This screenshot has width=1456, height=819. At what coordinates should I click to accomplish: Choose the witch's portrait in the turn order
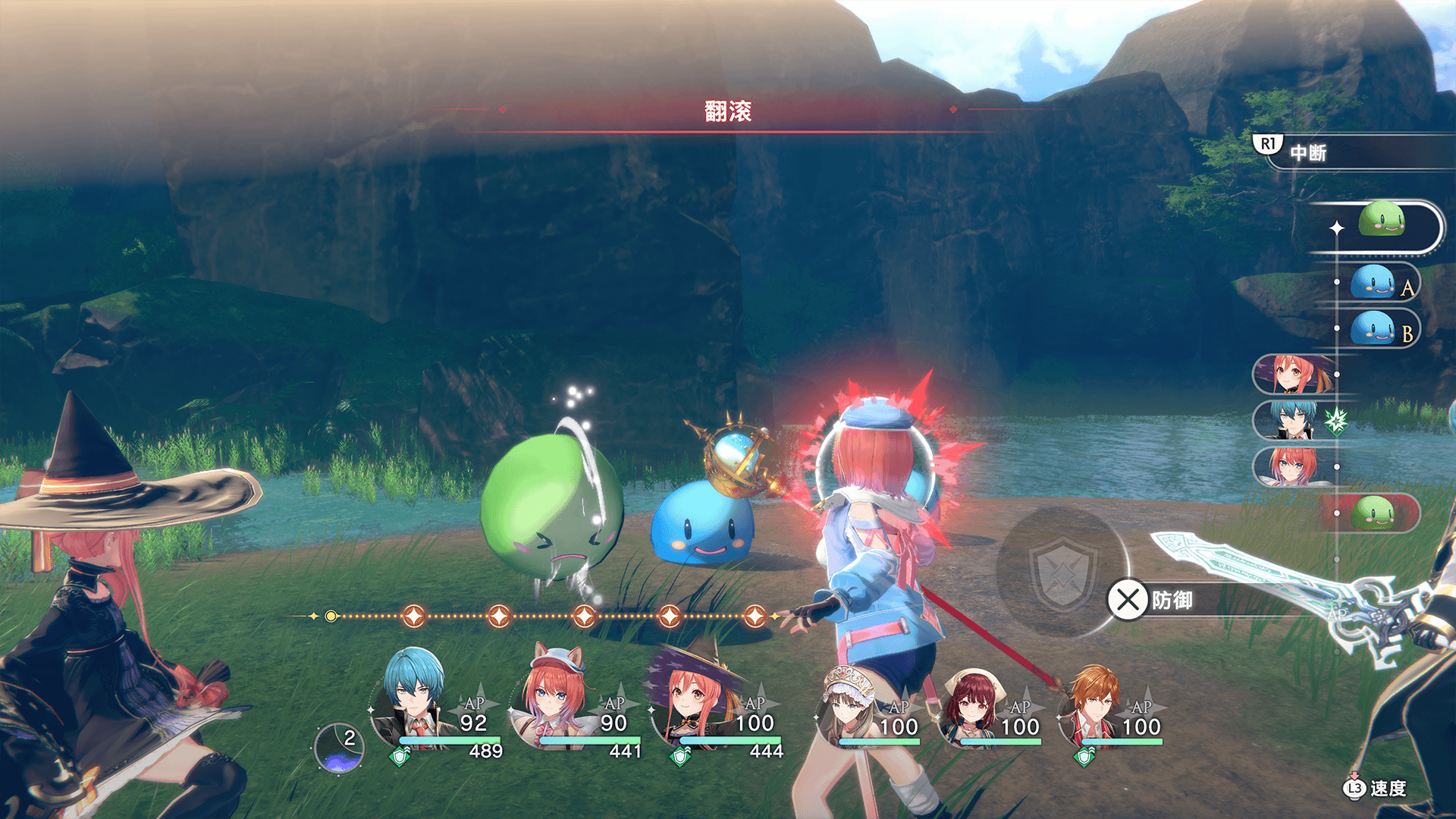pos(1293,375)
